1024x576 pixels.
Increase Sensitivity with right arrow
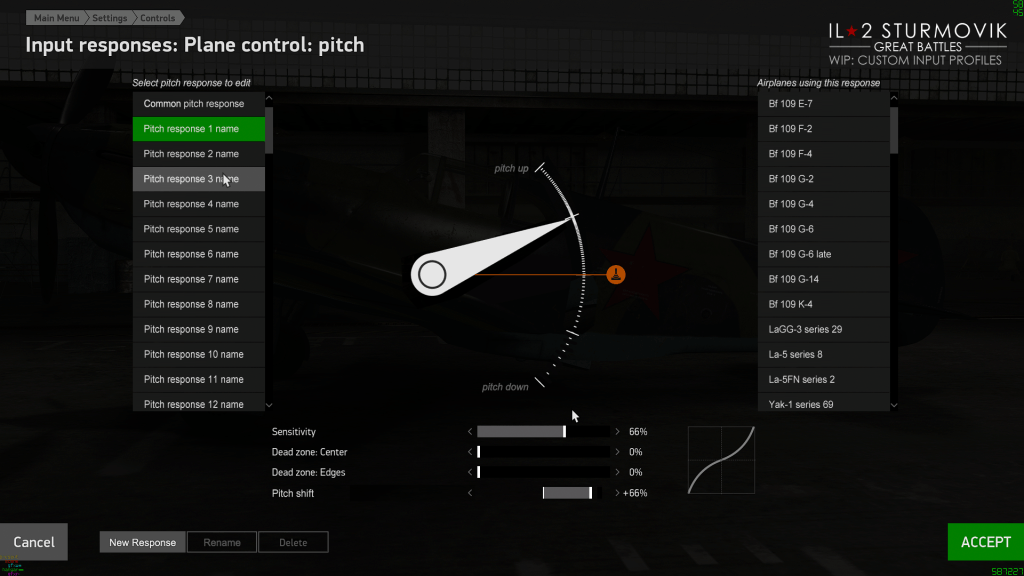[x=618, y=432]
